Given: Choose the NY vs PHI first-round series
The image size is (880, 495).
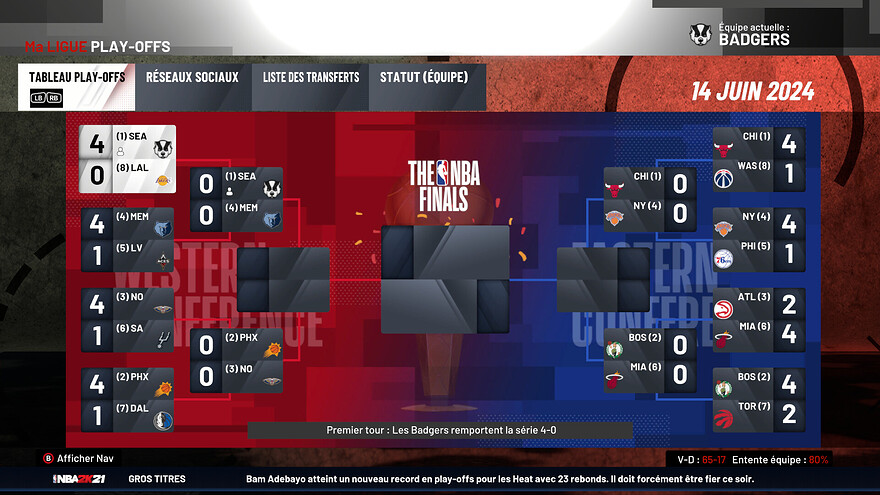Looking at the screenshot, I should 759,240.
